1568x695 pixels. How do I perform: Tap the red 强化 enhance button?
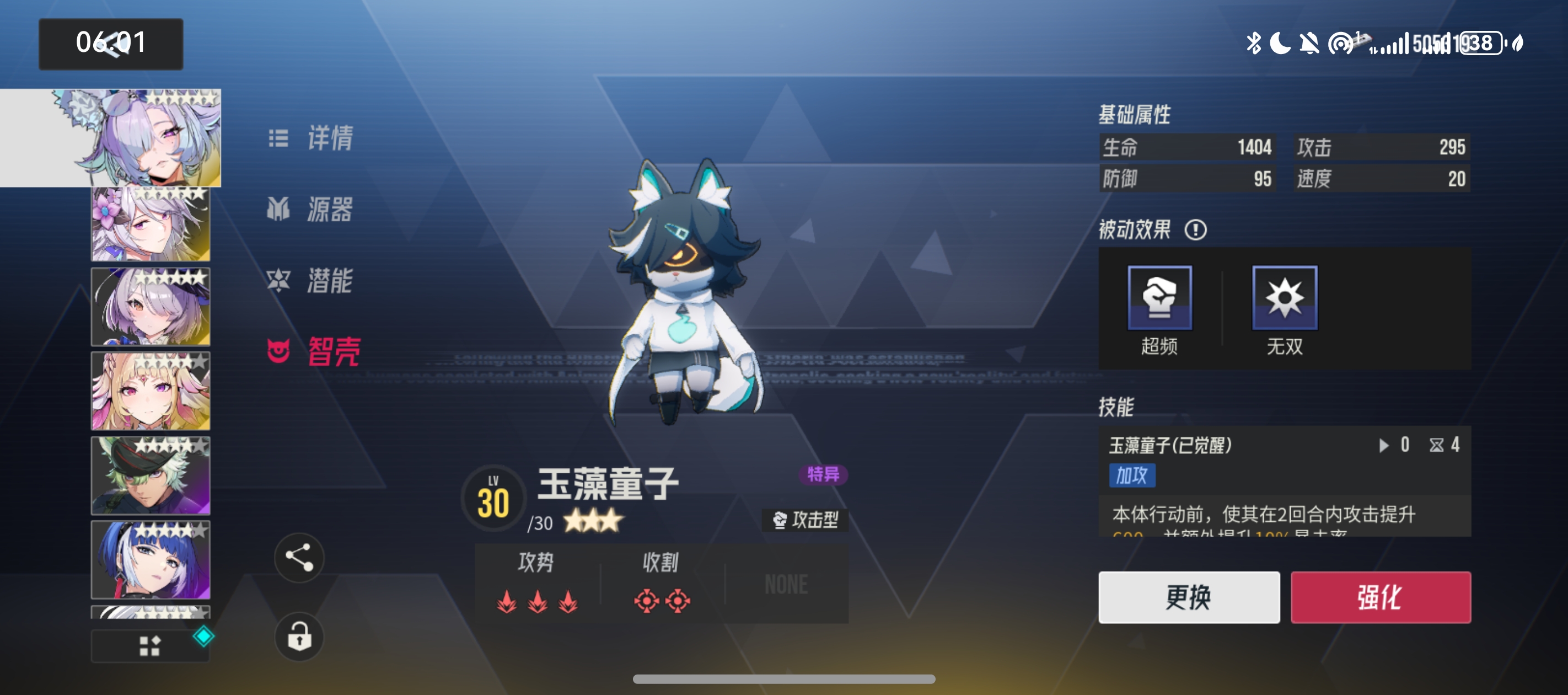pos(1380,597)
